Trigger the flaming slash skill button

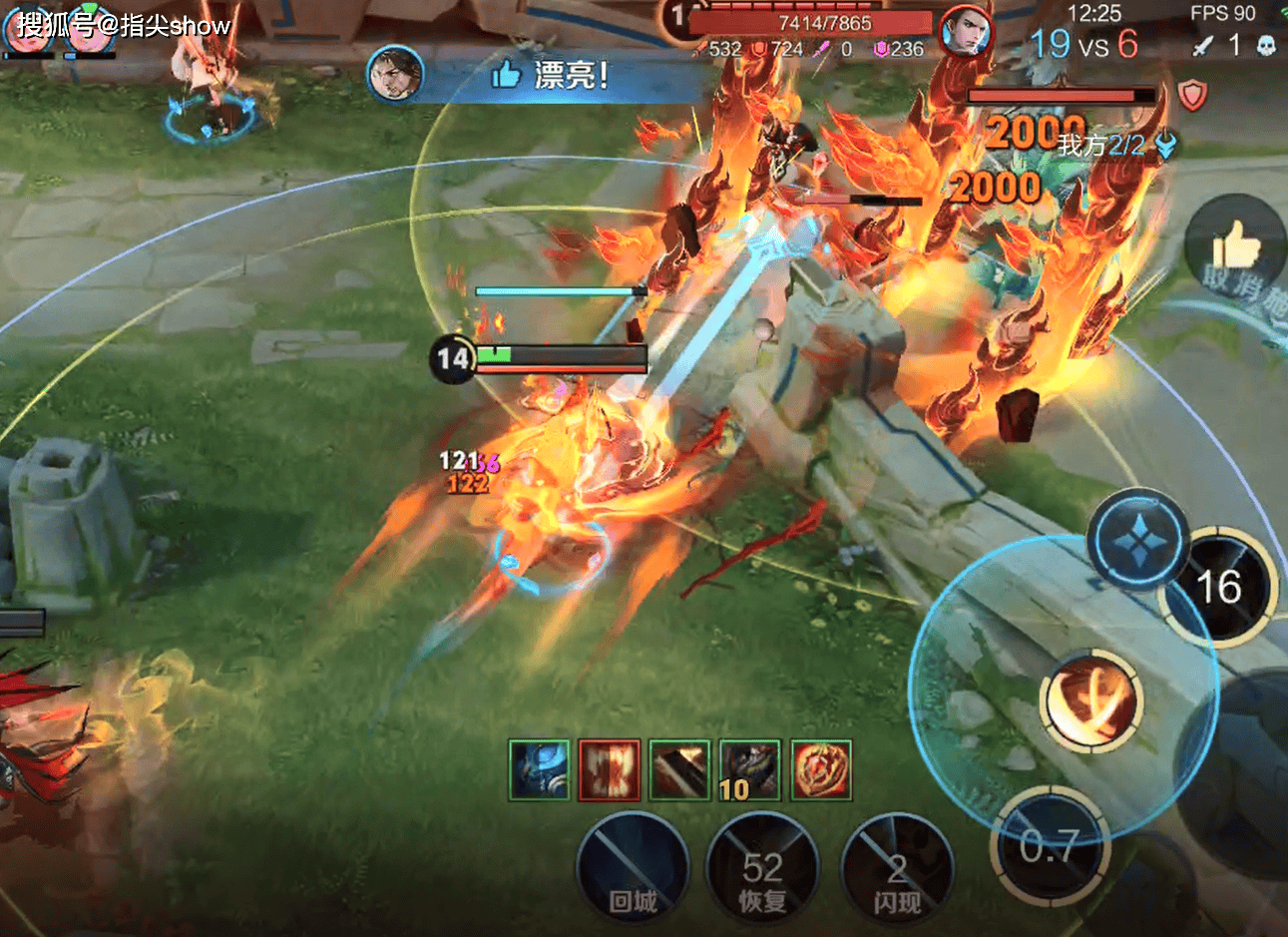1089,699
